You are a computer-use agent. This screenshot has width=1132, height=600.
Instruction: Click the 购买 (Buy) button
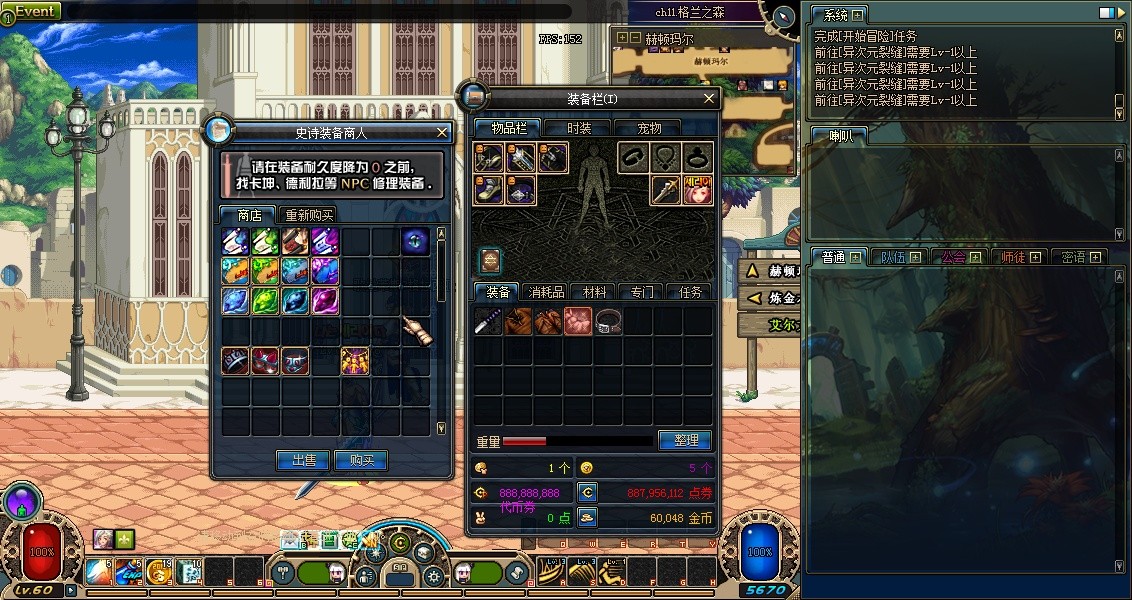(361, 460)
